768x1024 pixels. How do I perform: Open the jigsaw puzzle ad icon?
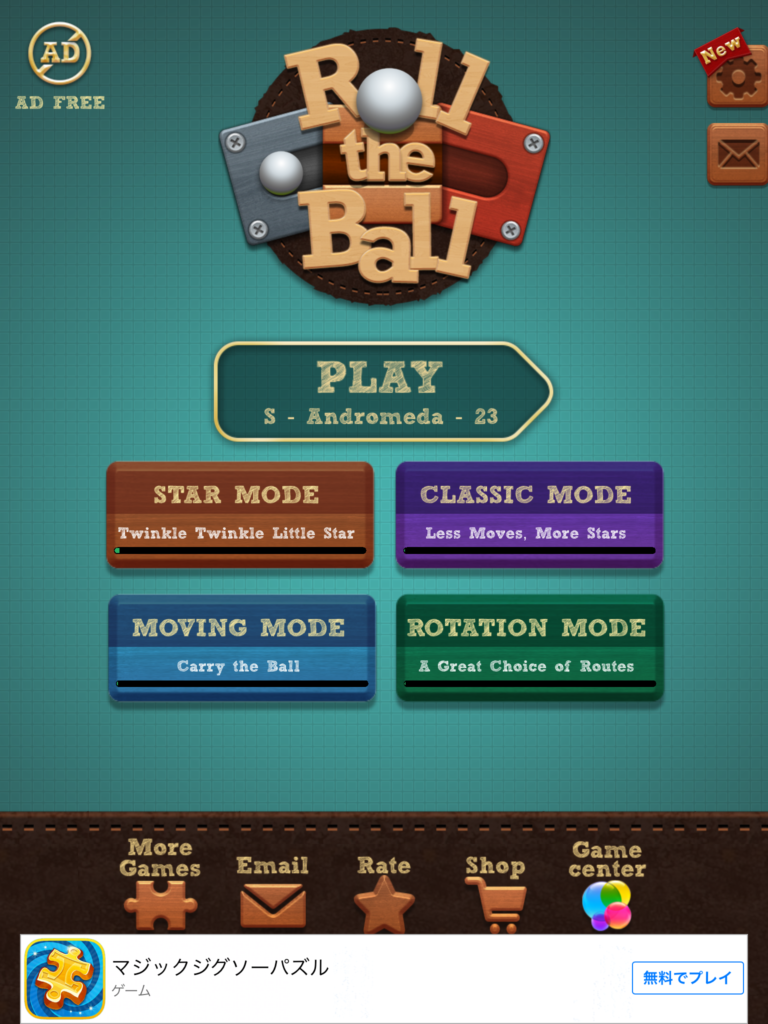65,978
